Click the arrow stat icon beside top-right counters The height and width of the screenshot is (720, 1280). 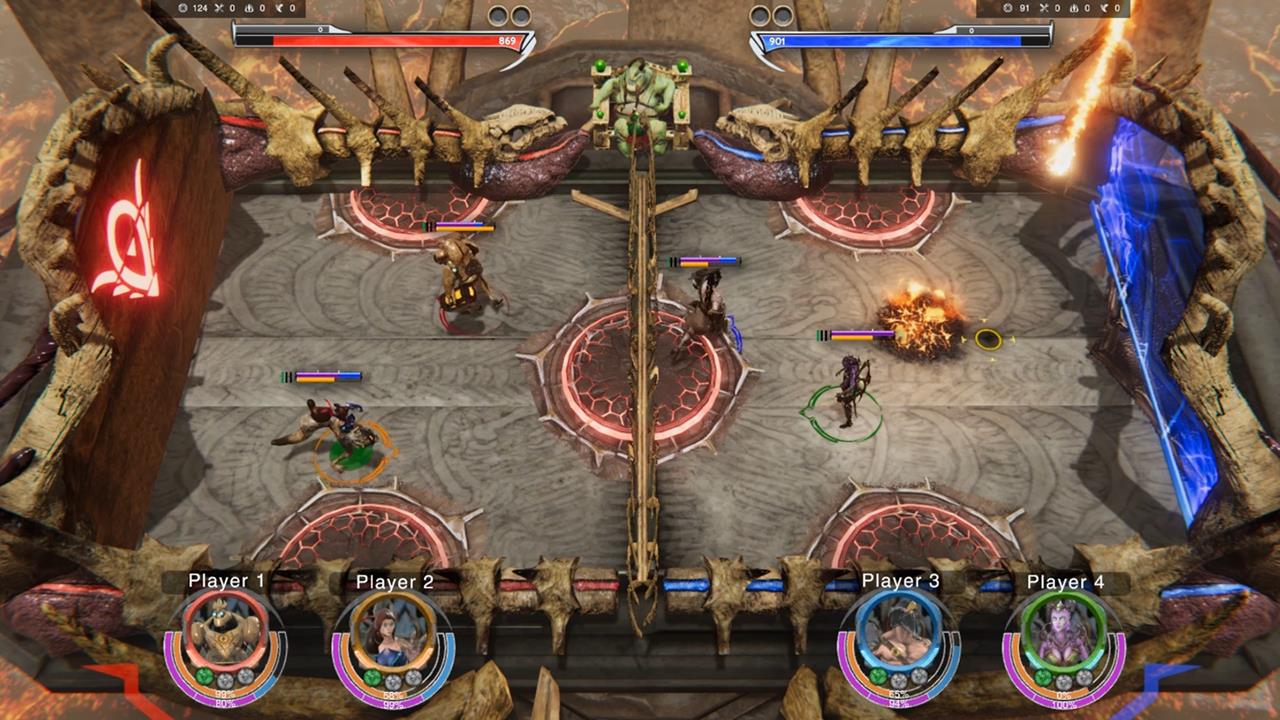click(1104, 7)
